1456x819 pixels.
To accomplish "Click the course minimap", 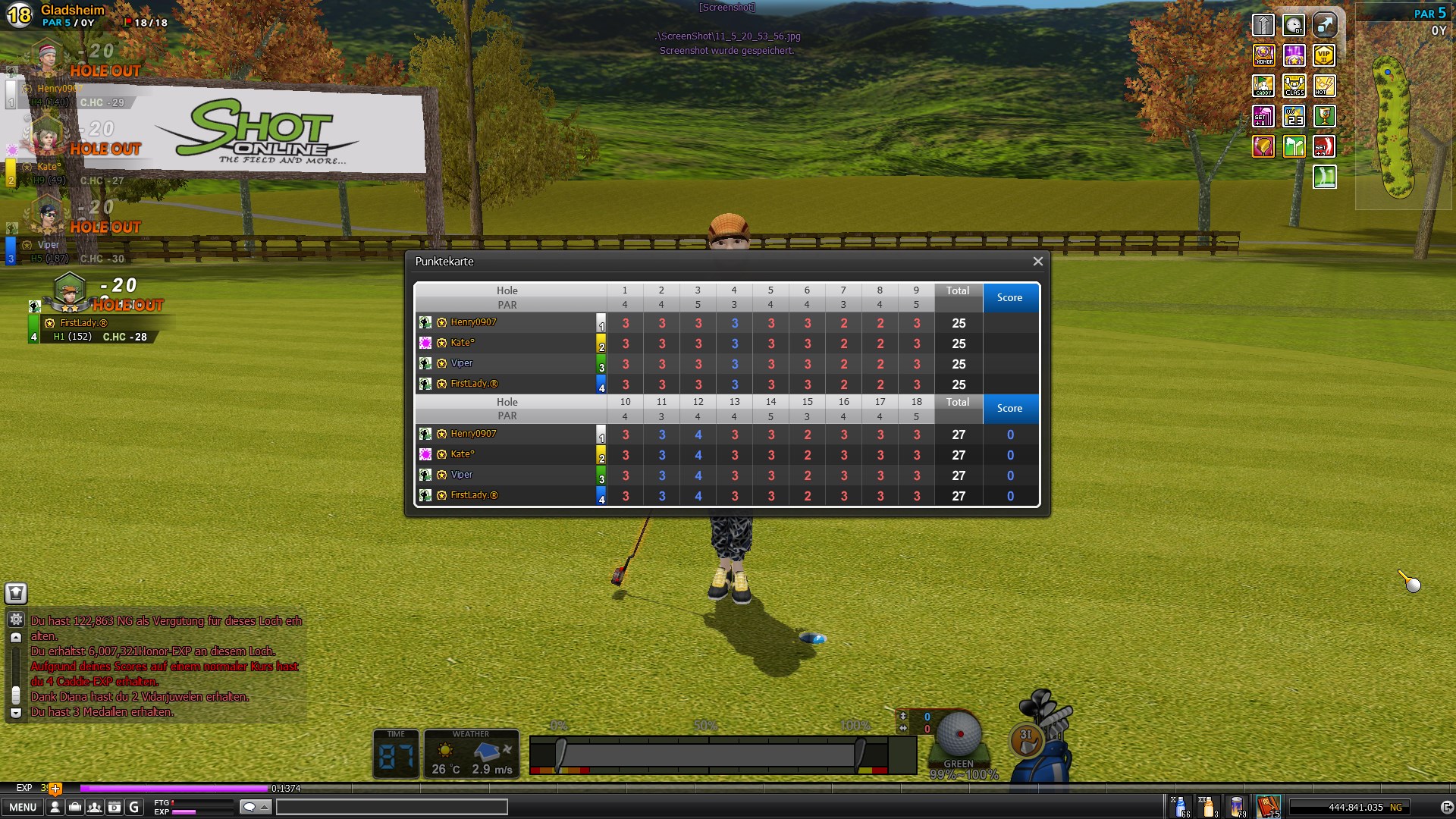I will click(1394, 129).
